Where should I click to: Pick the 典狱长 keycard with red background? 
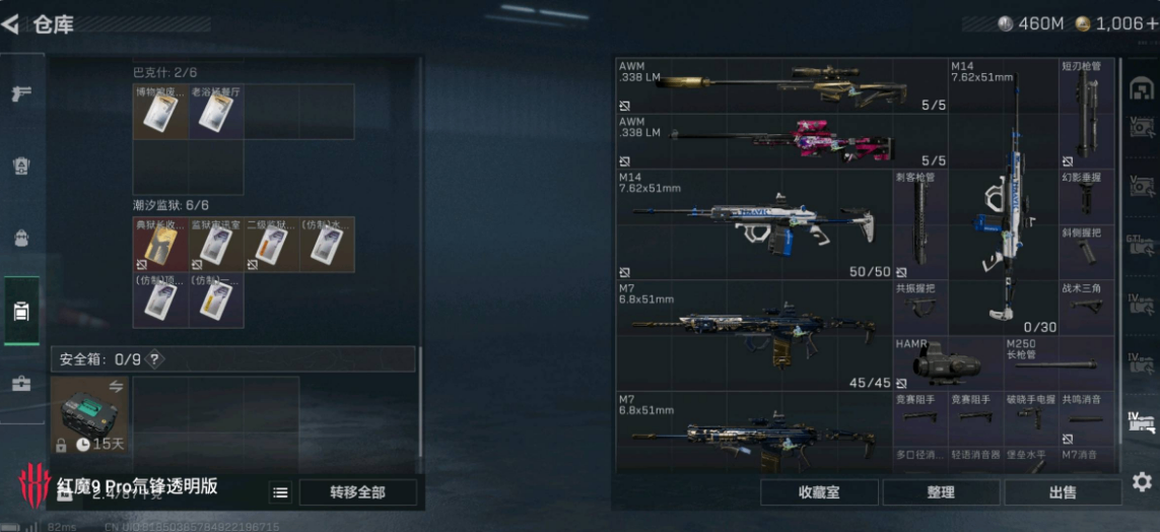(160, 245)
